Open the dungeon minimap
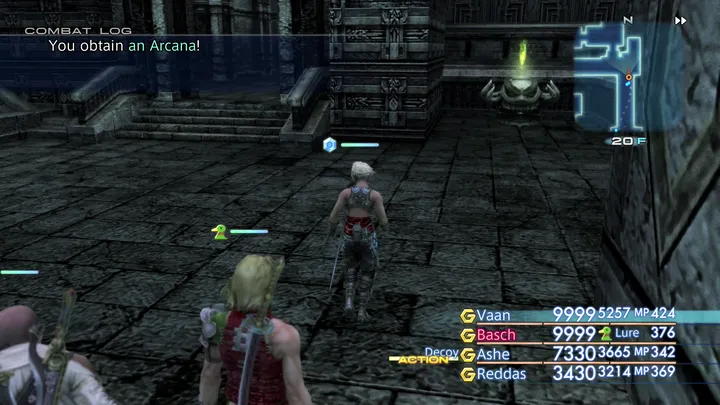This screenshot has height=405, width=720. click(x=627, y=78)
